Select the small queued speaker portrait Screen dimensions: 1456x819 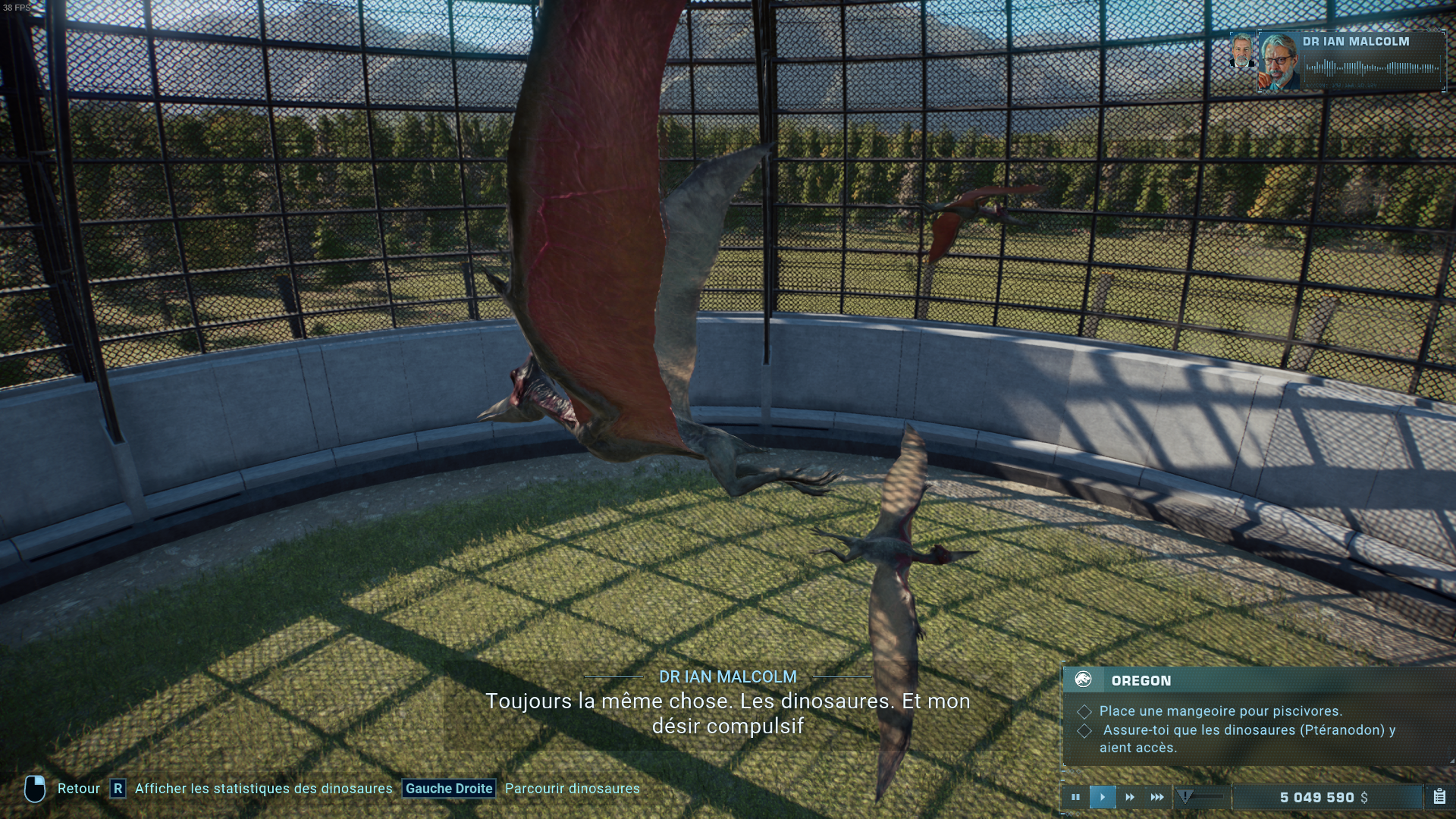1241,51
